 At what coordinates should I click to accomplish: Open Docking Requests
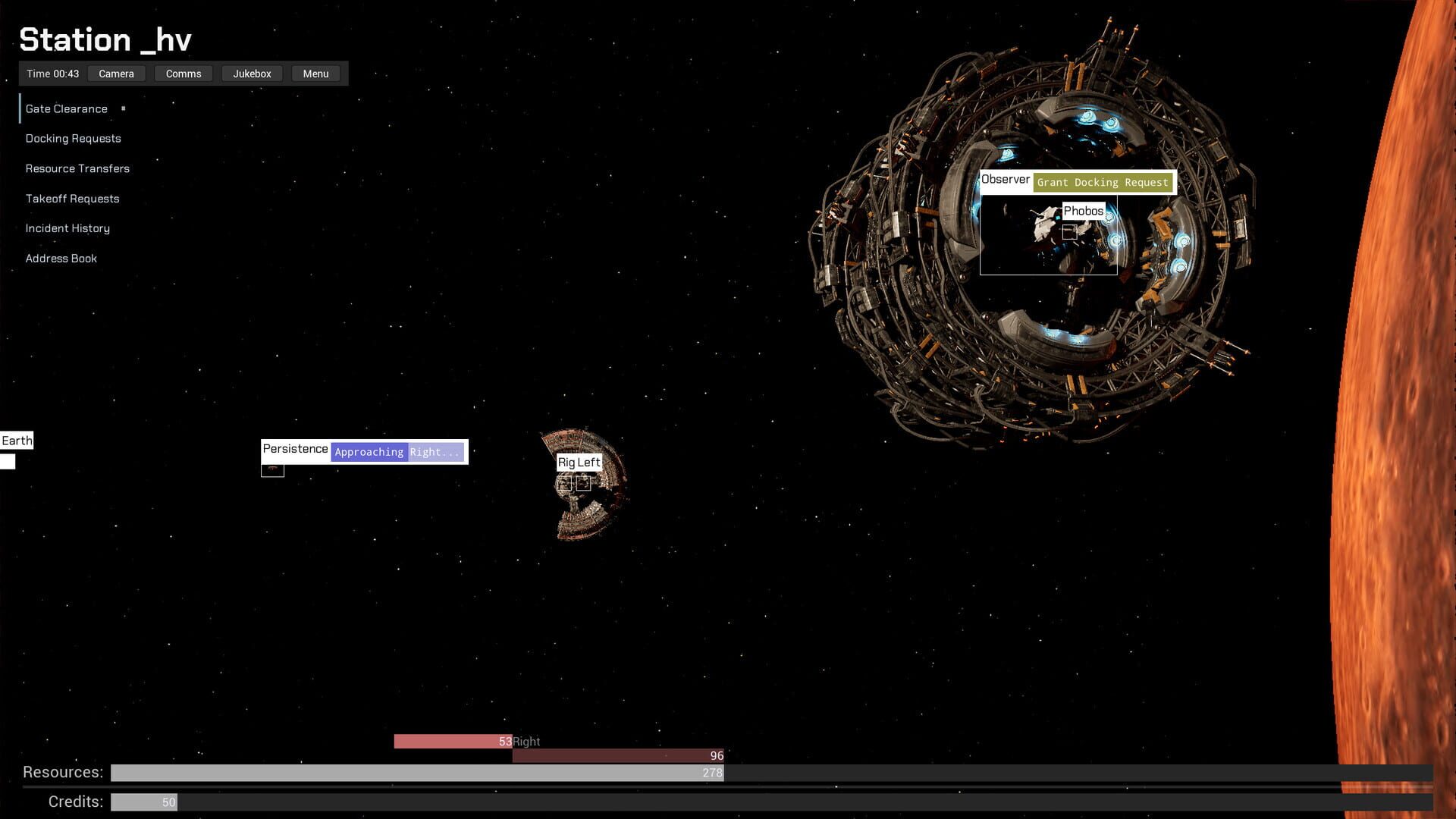[x=73, y=138]
